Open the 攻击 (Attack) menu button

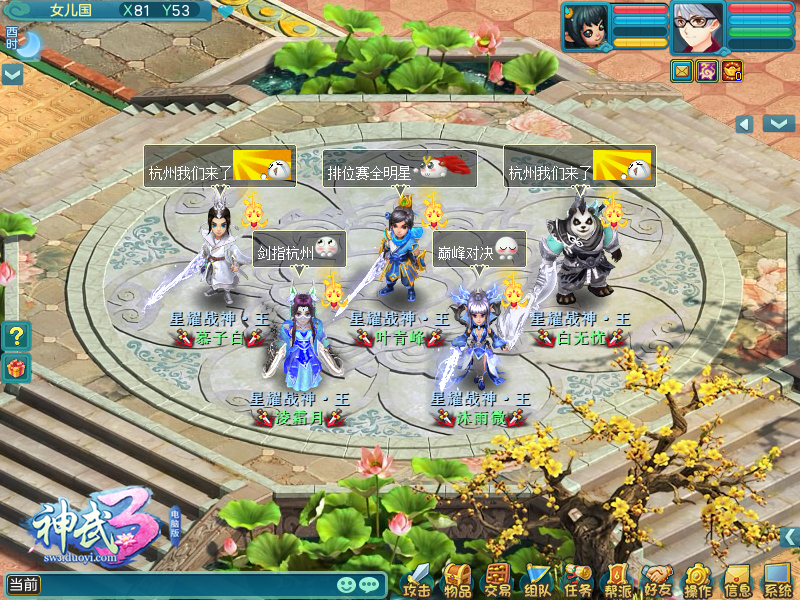pos(416,578)
